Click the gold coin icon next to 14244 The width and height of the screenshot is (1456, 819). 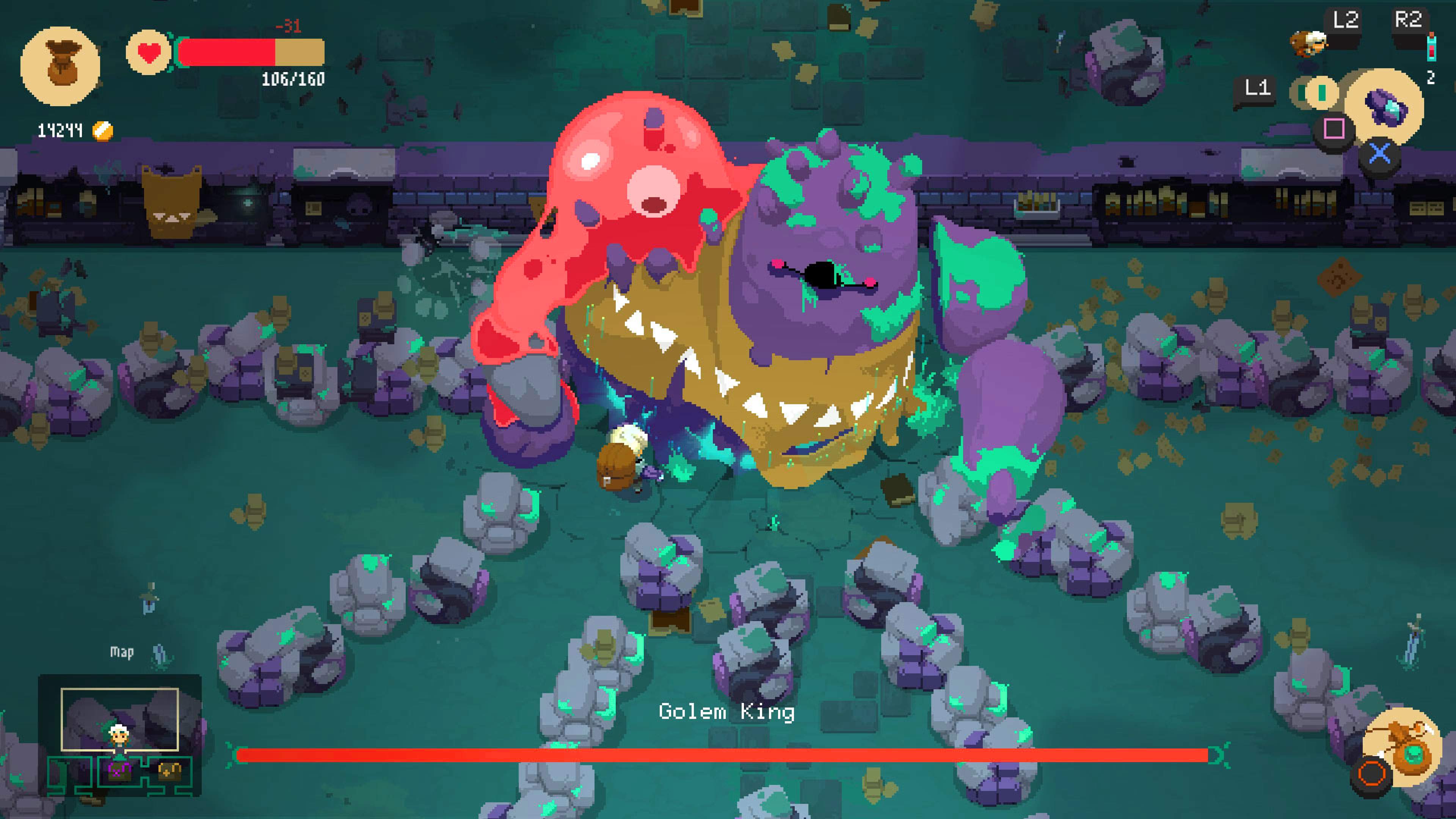coord(104,130)
